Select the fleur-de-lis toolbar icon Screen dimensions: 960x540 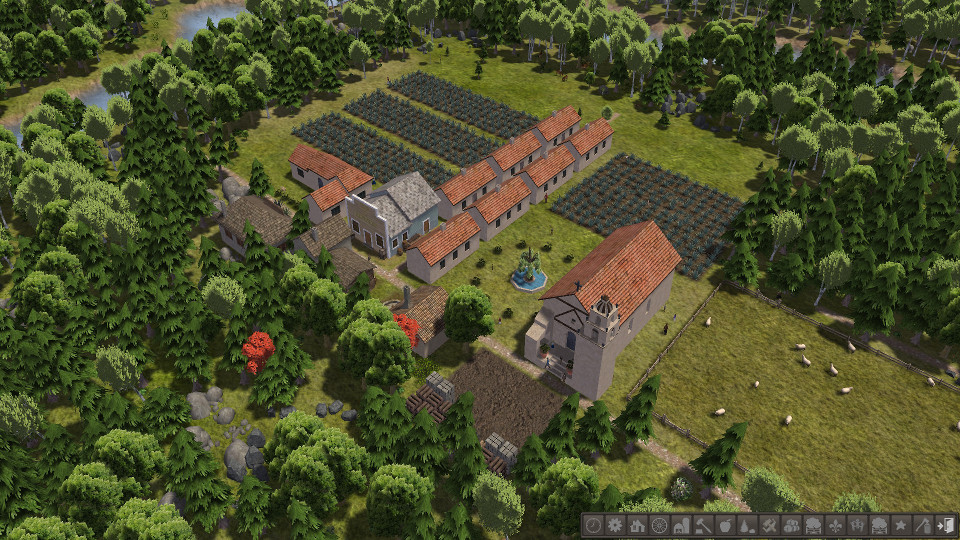click(835, 525)
